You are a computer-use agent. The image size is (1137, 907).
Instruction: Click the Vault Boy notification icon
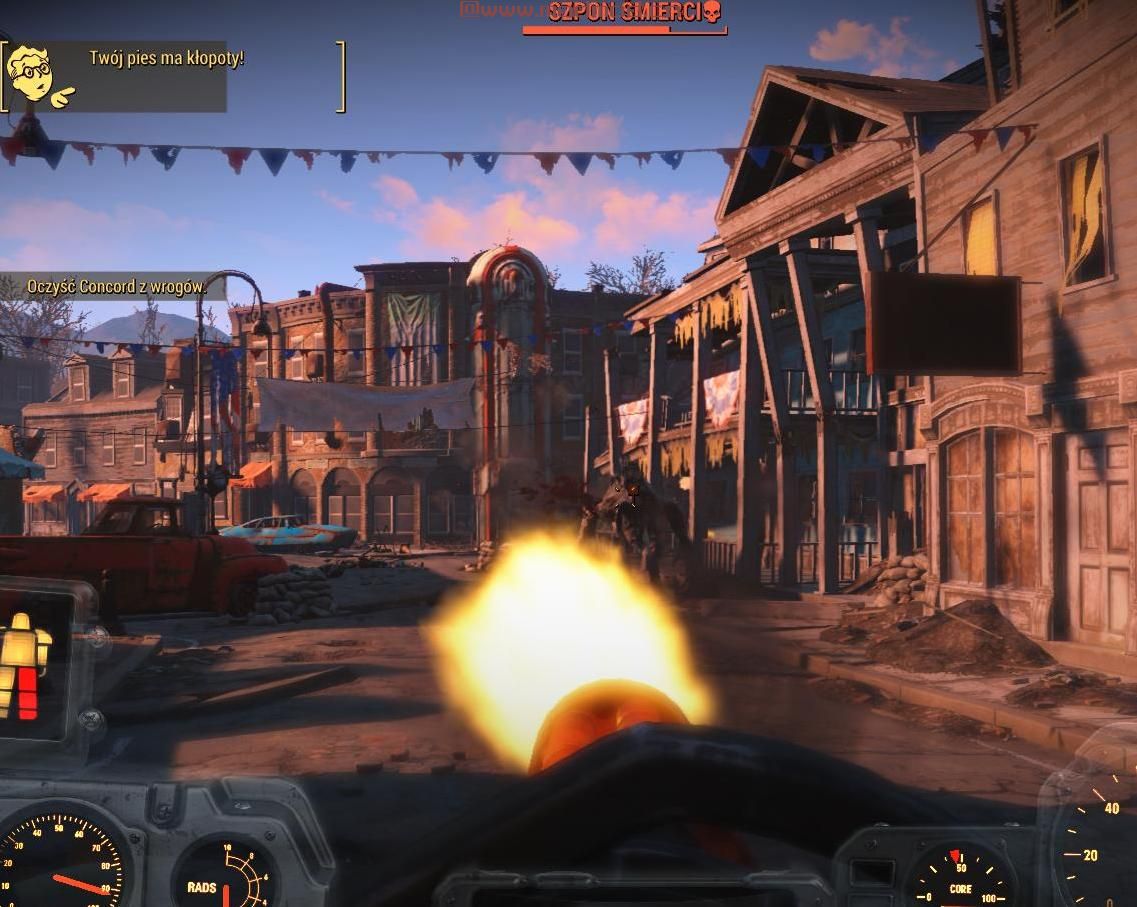(40, 74)
